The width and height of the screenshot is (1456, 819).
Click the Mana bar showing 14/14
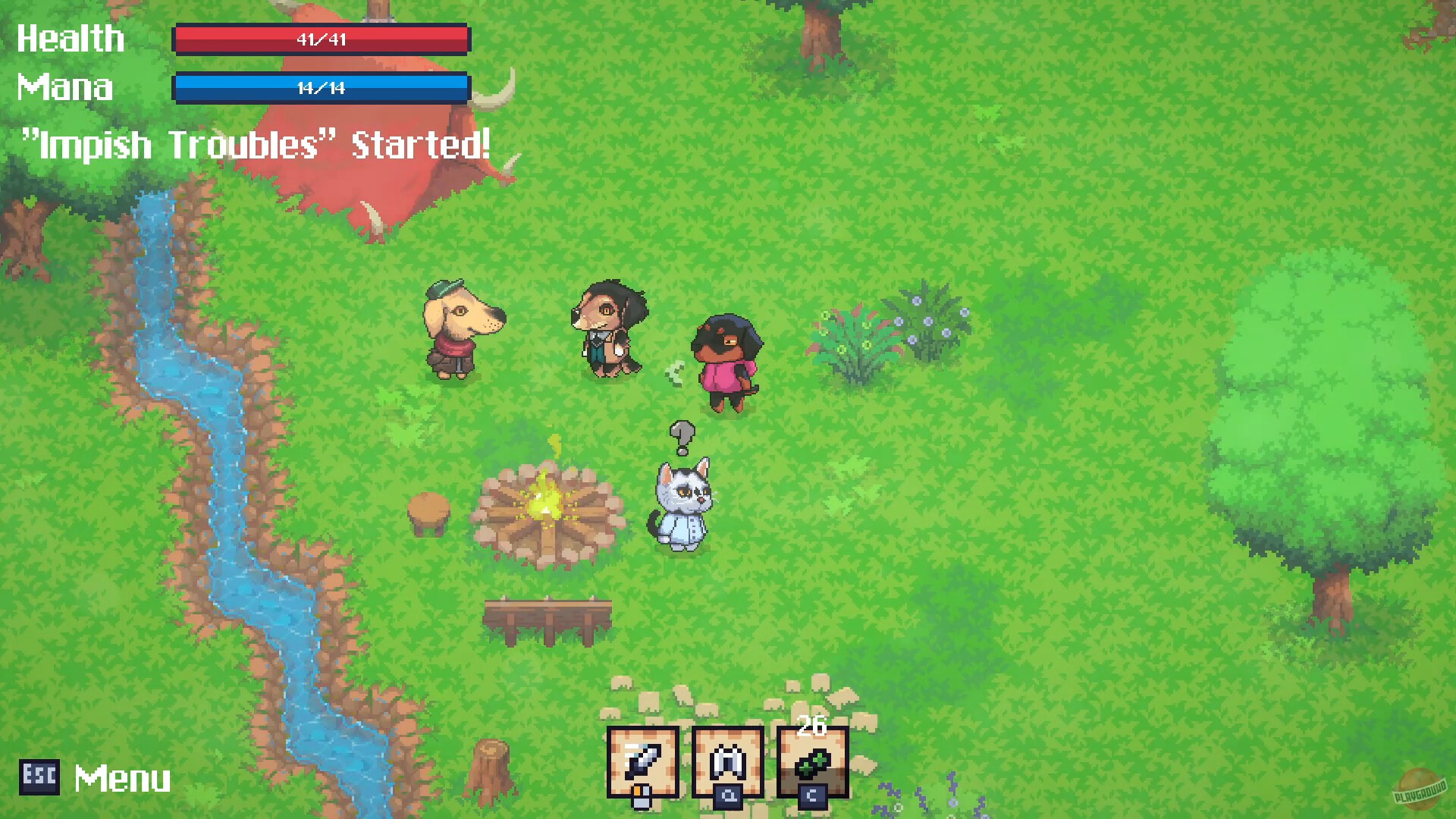[322, 87]
